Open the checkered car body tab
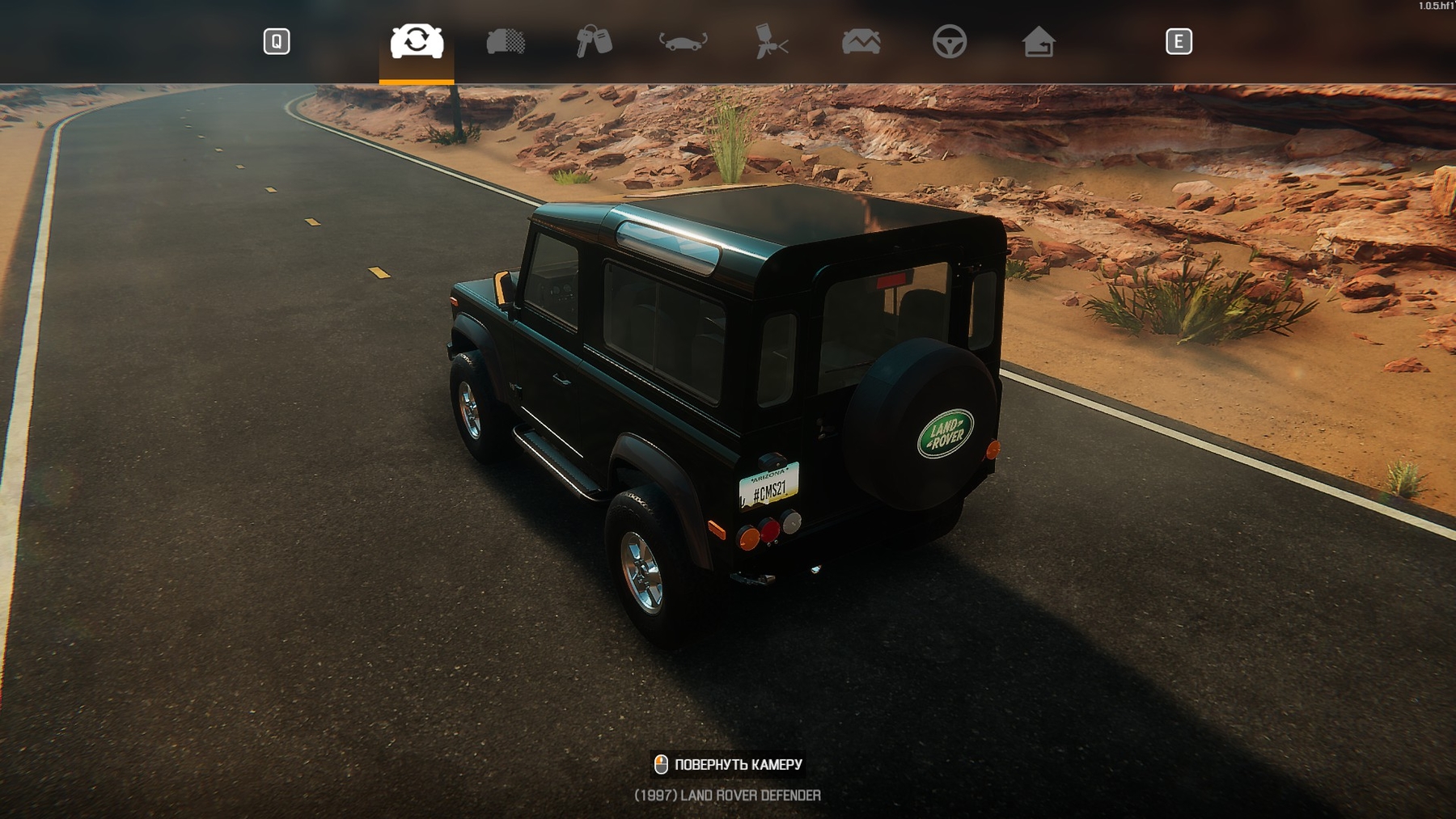The width and height of the screenshot is (1456, 819). click(506, 41)
